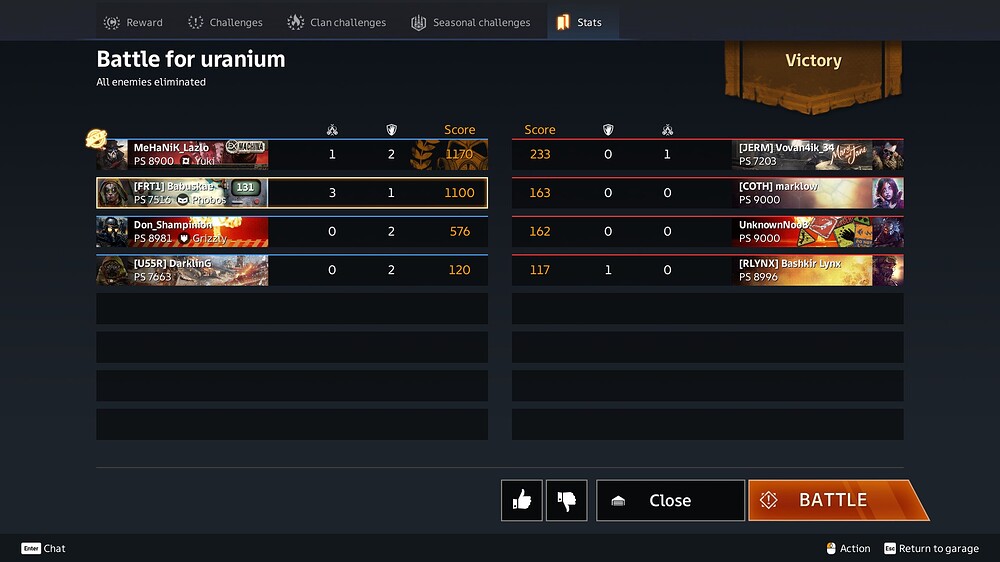Screen dimensions: 1000x562
Task: Choose Don_Shampinion in the scoreboard
Action: pyautogui.click(x=291, y=231)
